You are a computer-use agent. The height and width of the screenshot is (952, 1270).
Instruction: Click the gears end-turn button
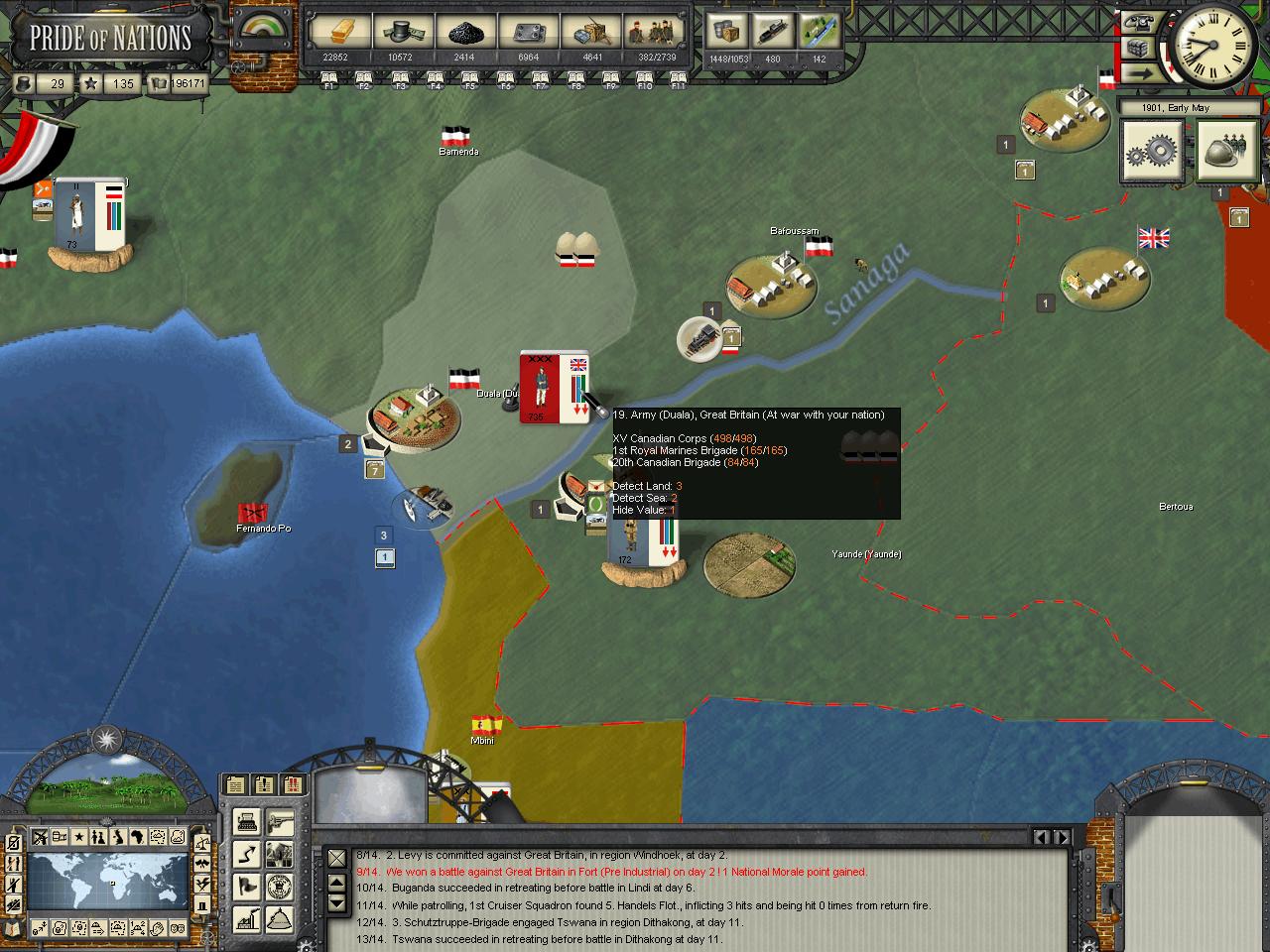1152,152
